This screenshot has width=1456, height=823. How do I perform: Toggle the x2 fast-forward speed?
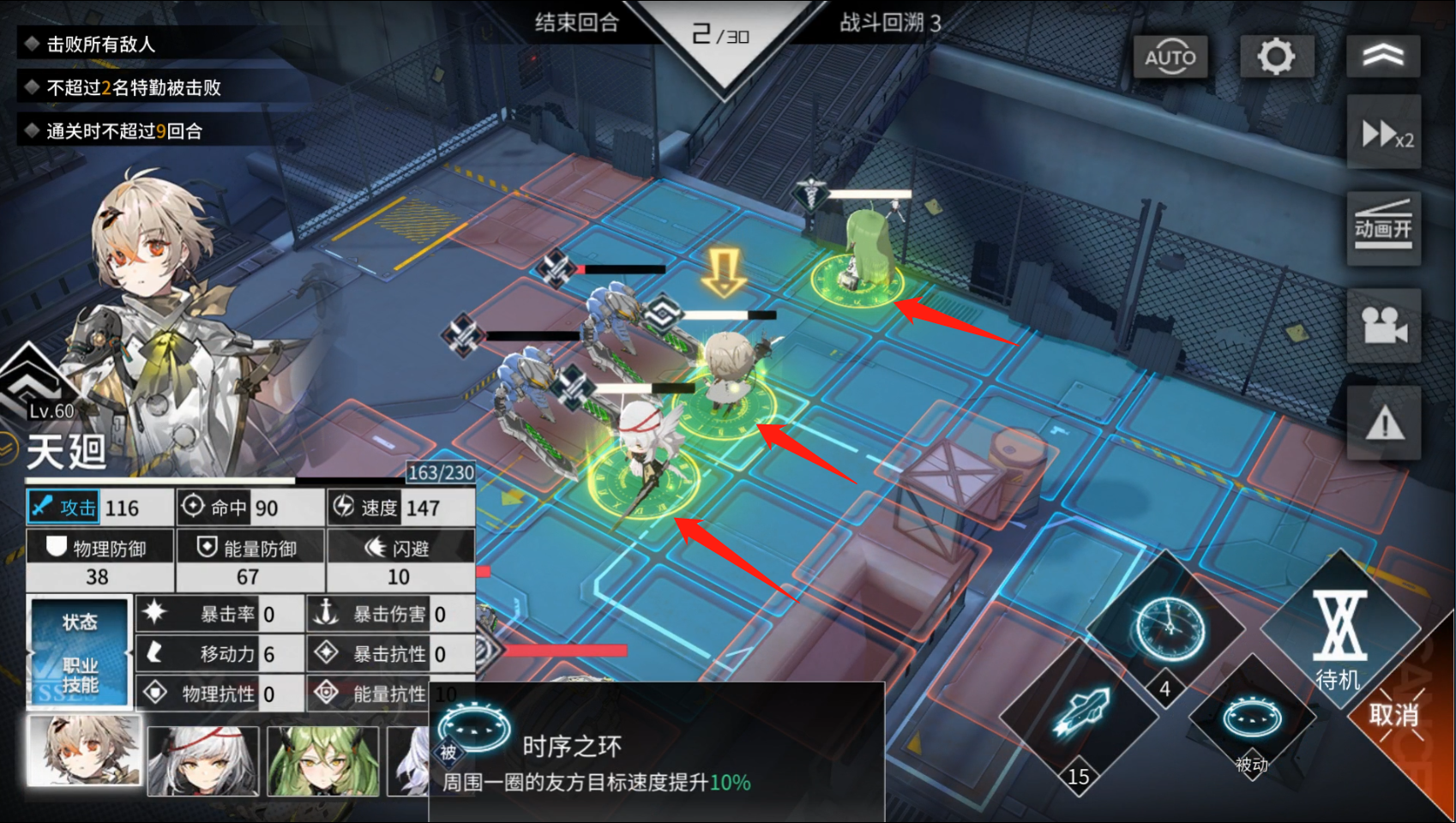(x=1384, y=134)
